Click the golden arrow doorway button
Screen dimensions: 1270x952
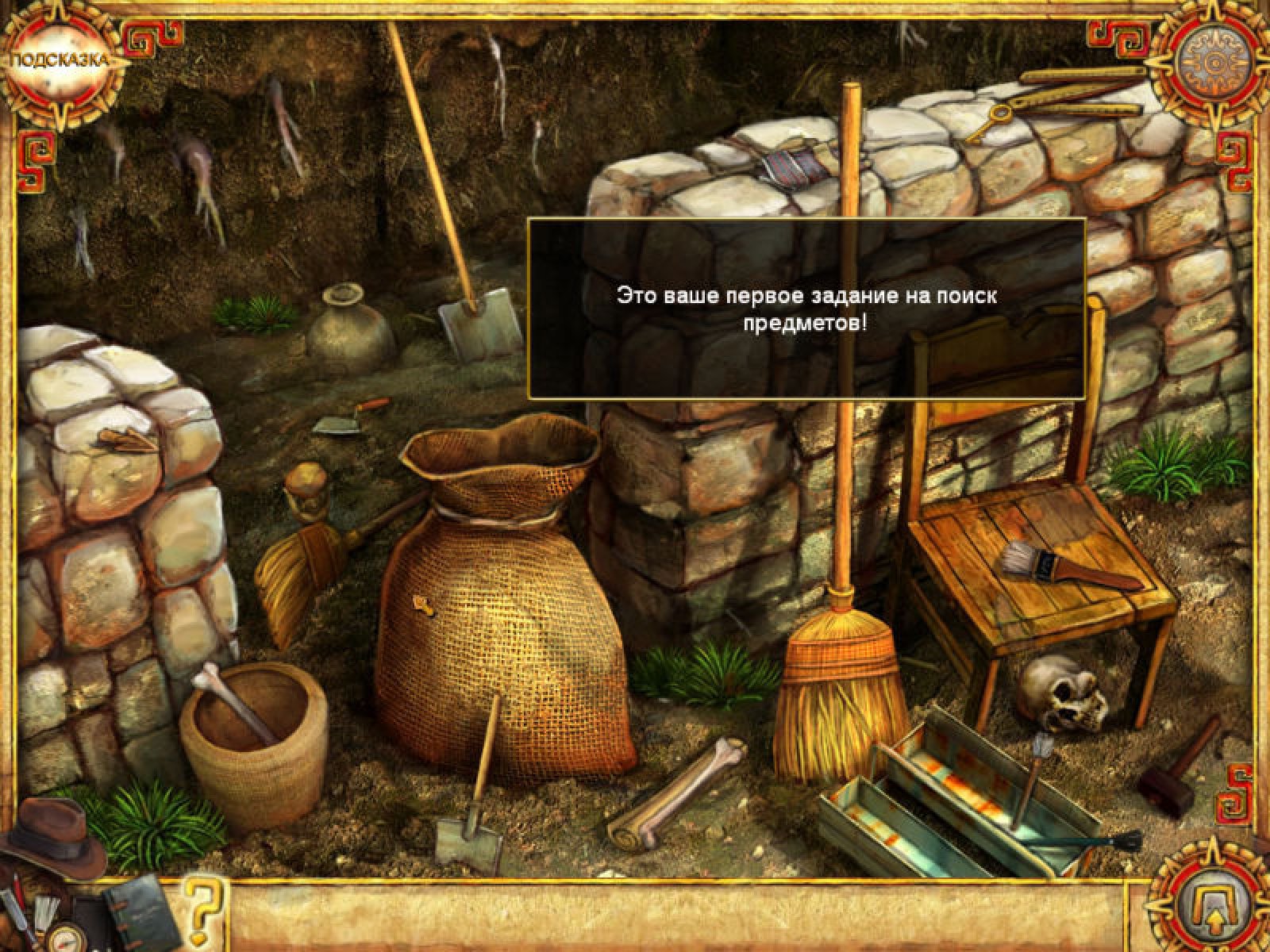1209,902
